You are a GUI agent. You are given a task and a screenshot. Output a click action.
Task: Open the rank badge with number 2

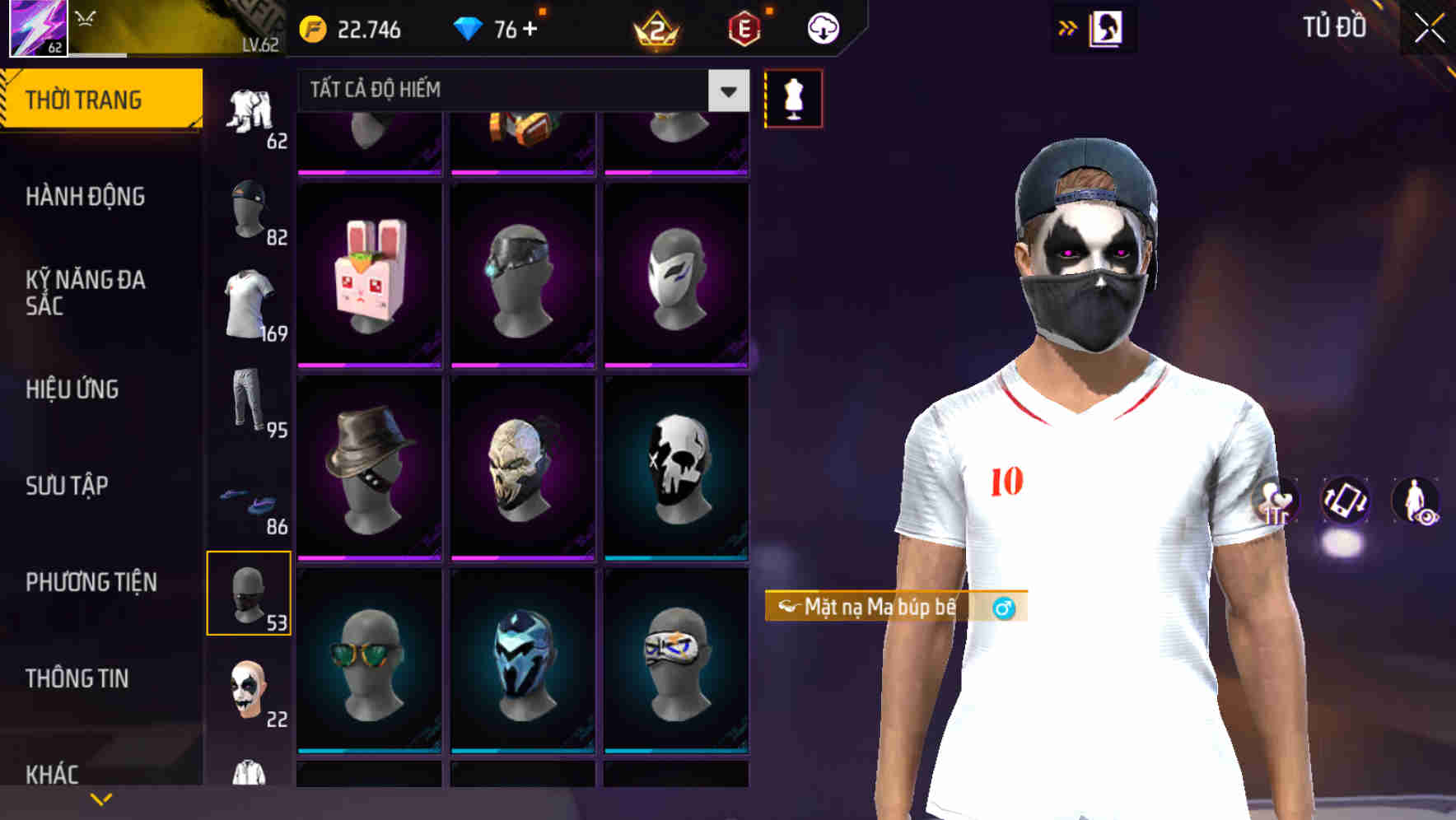tap(655, 30)
